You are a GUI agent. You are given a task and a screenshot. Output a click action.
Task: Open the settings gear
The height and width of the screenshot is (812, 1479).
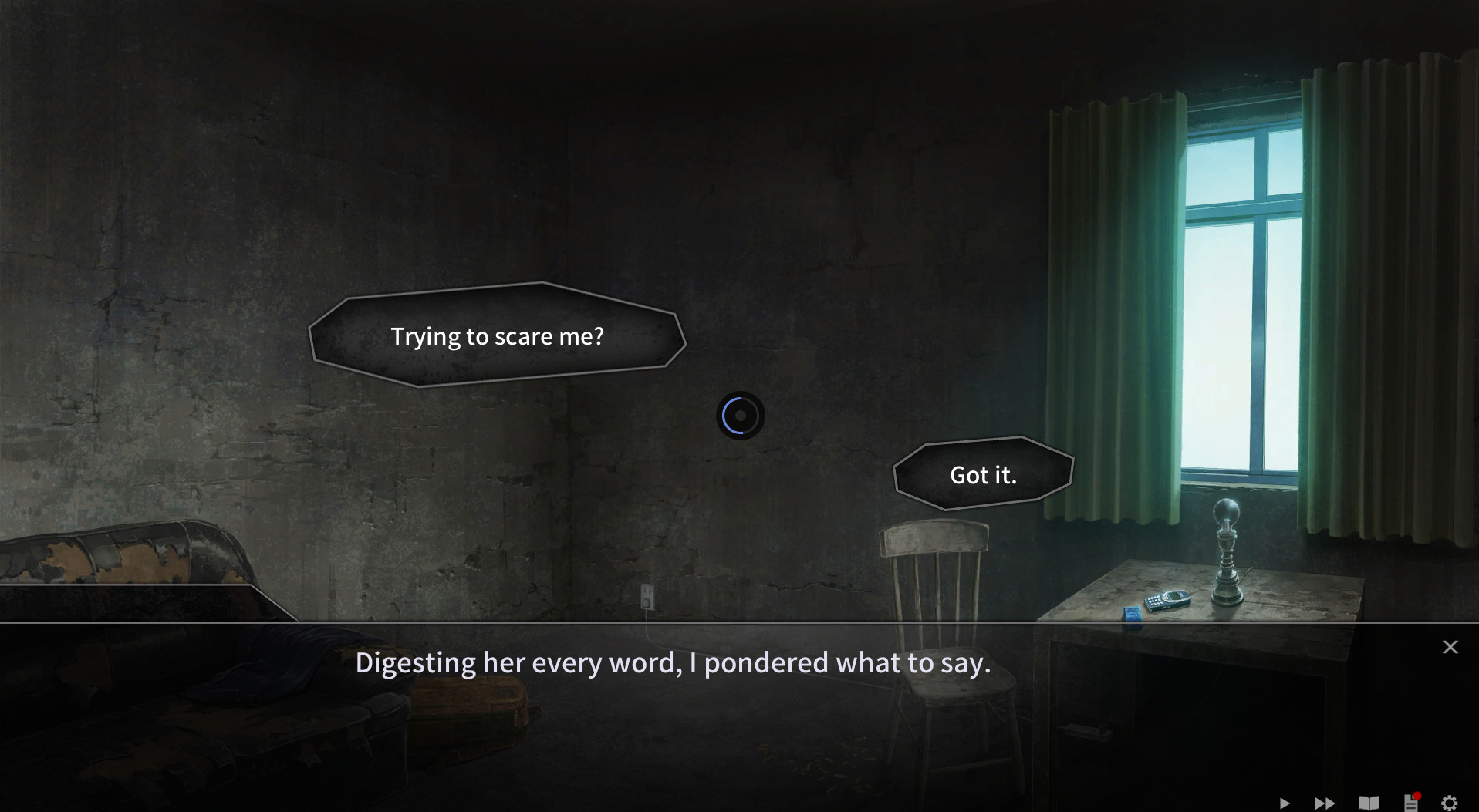(1450, 803)
